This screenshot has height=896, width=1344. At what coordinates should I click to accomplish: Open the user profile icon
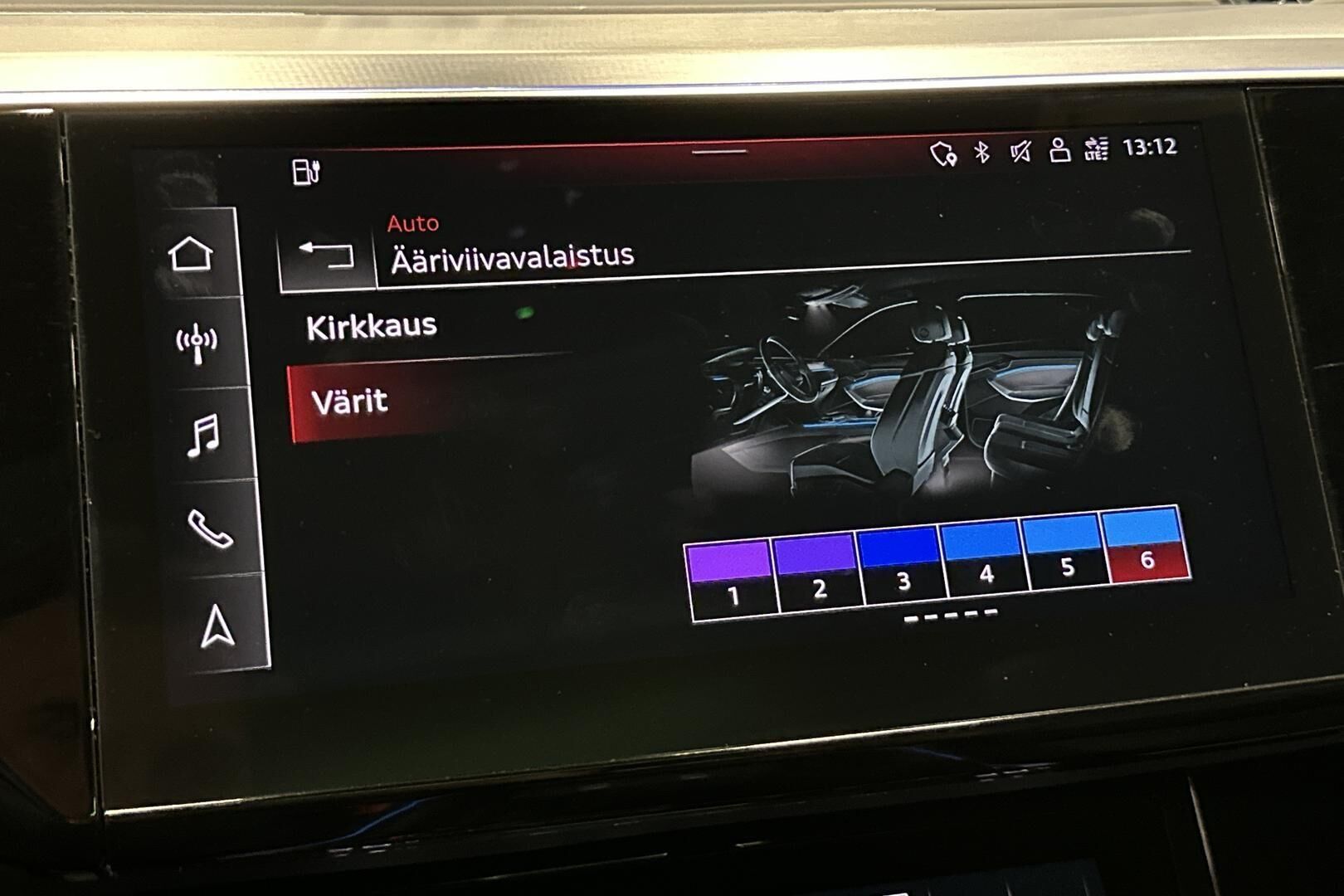click(1059, 150)
